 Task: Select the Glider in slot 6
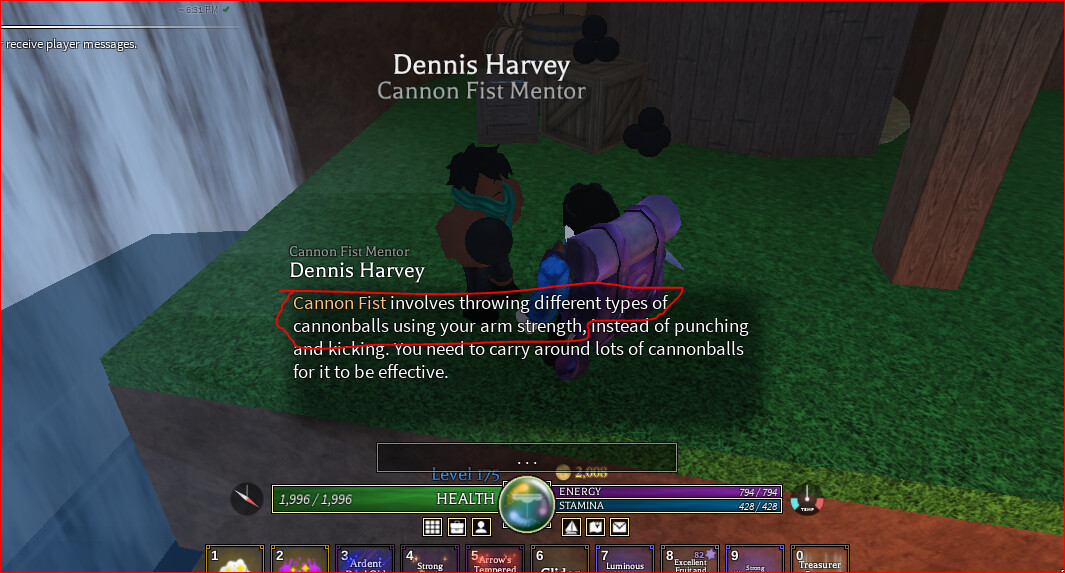tap(559, 560)
